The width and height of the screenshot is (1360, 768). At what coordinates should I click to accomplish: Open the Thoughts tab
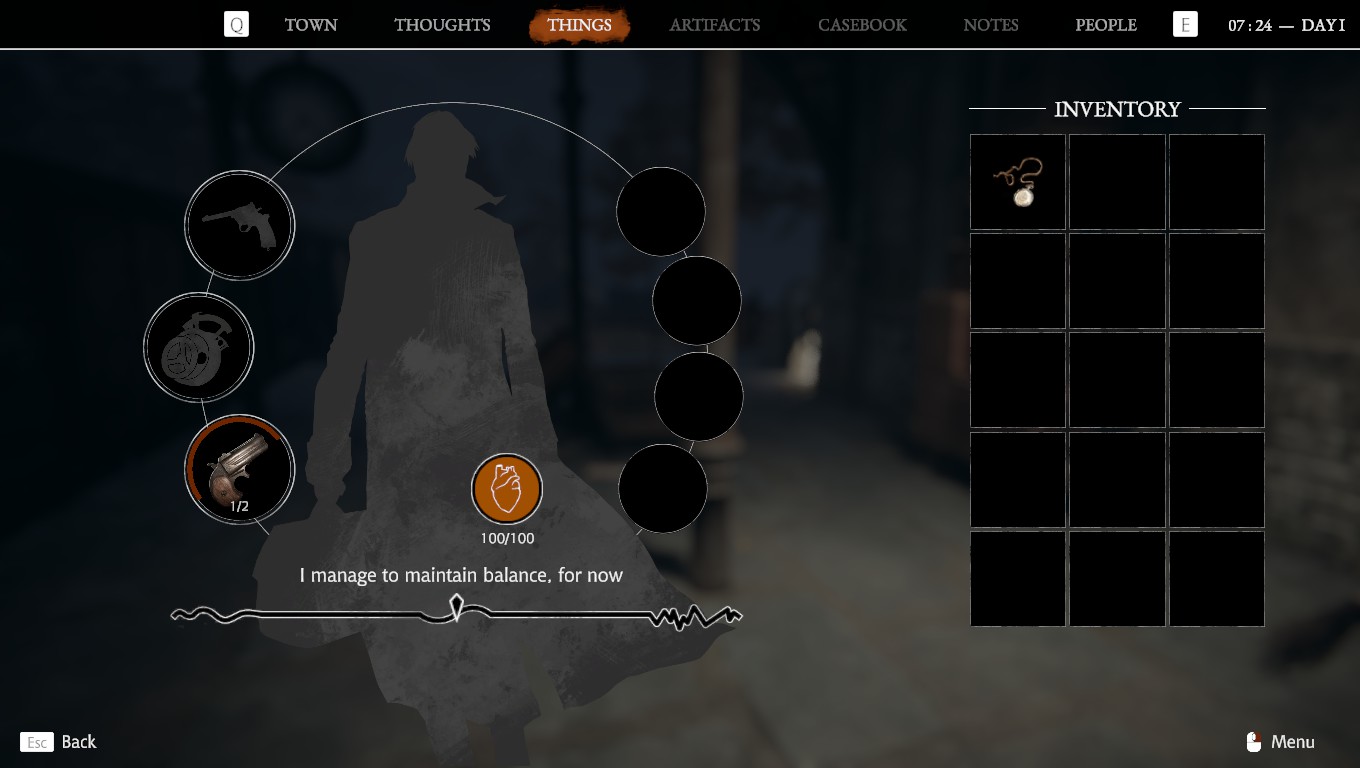point(442,25)
